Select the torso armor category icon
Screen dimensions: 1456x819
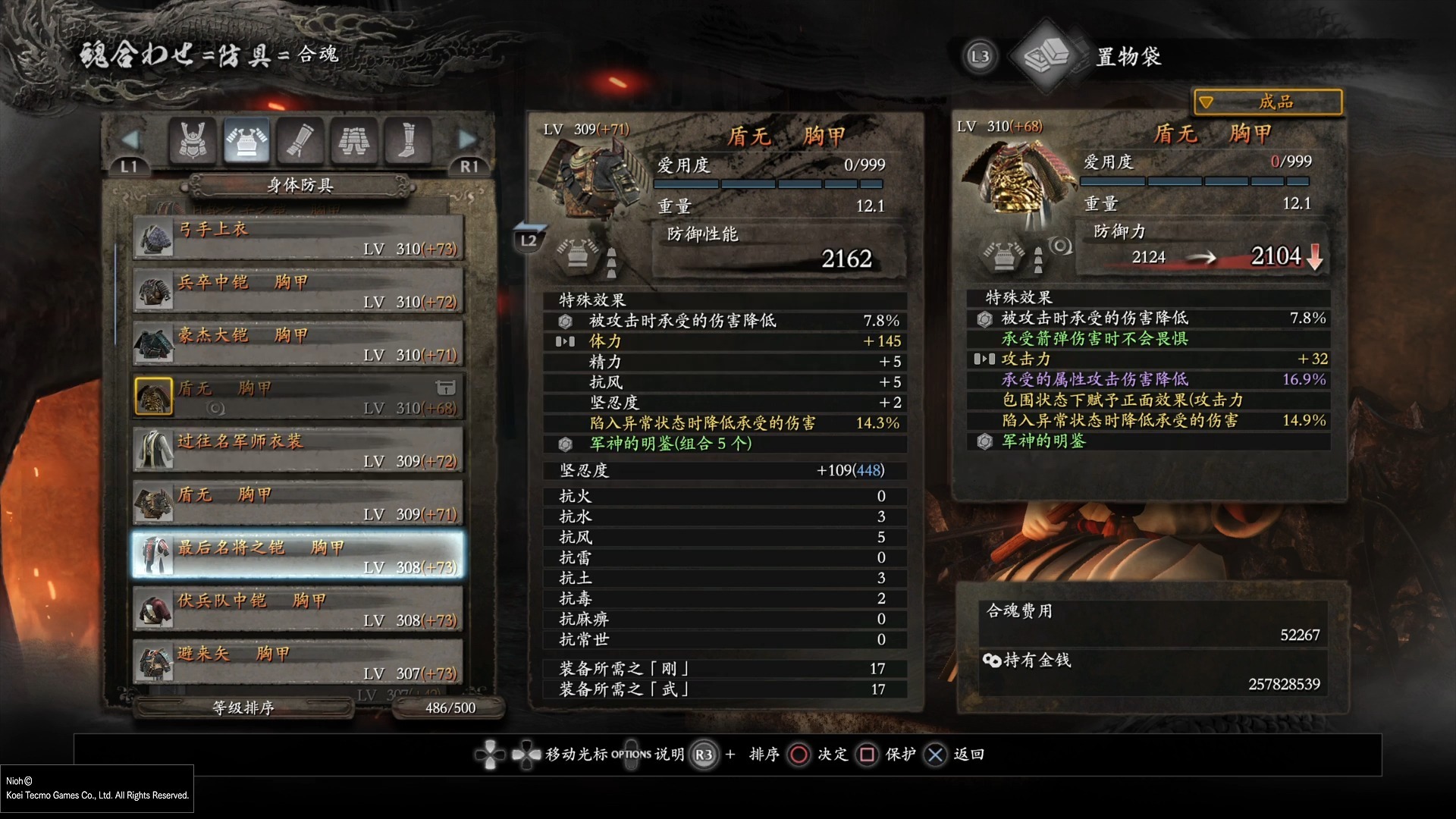tap(246, 140)
